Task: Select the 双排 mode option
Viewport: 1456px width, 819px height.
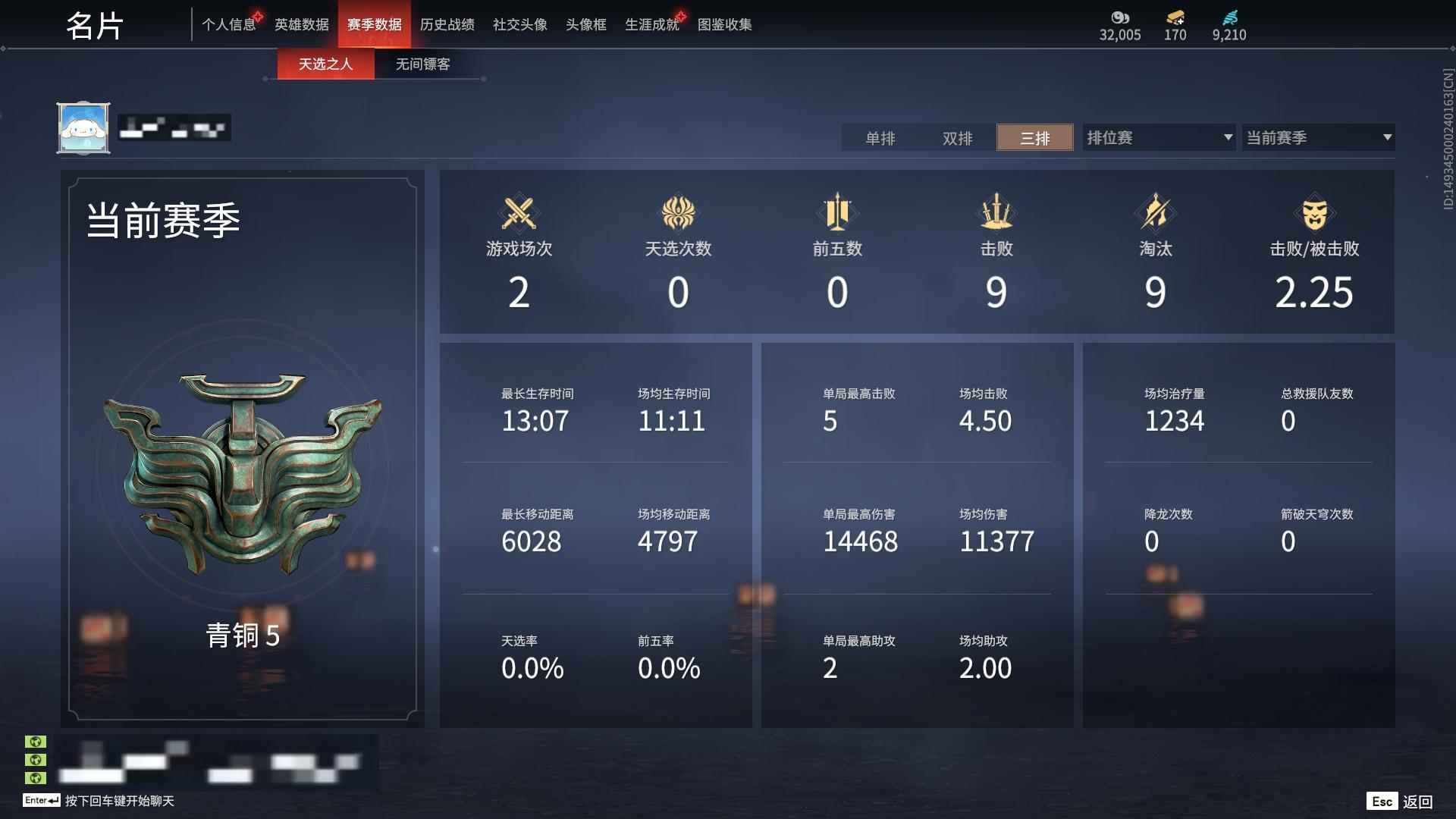Action: pos(958,138)
